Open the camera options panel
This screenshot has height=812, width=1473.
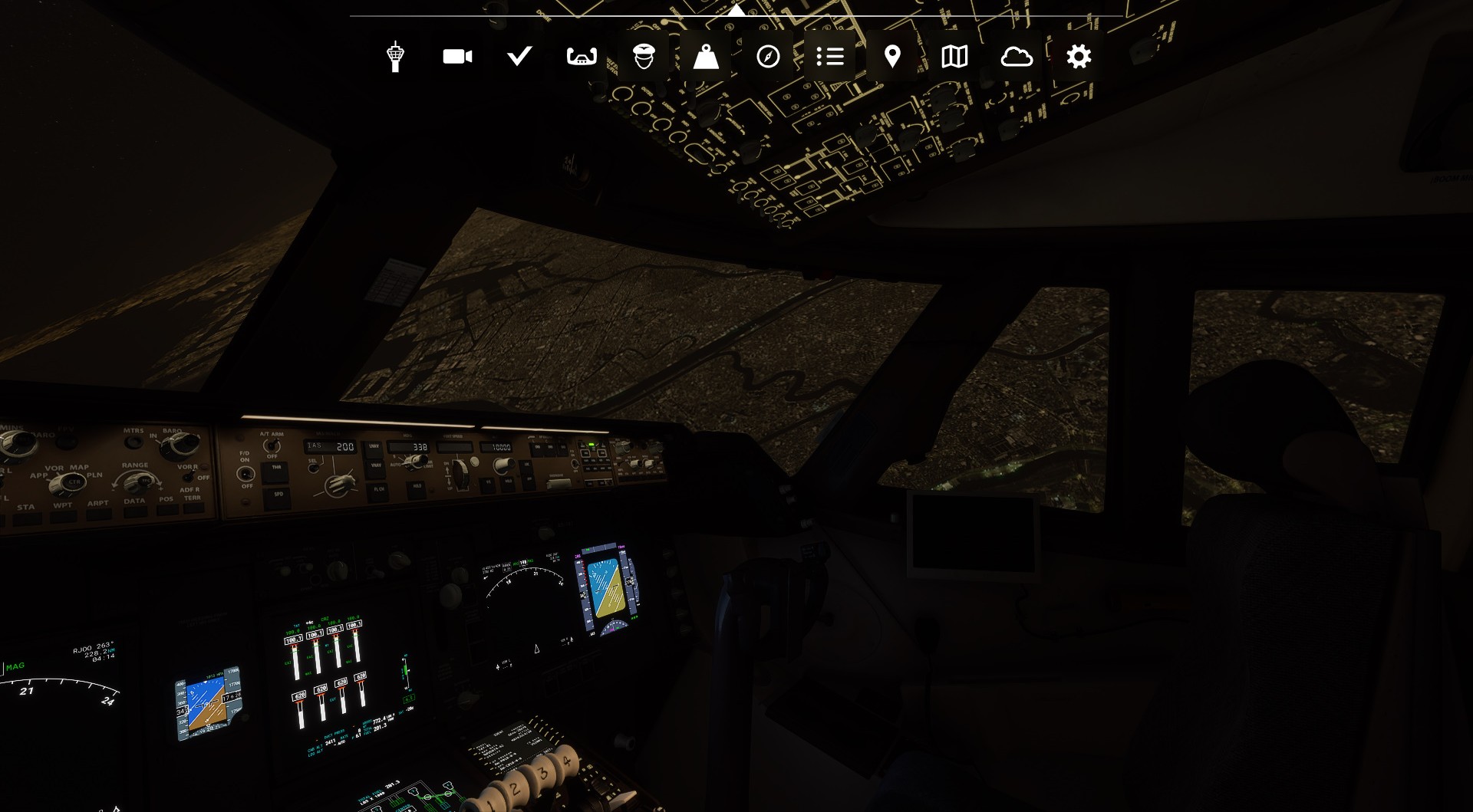click(457, 55)
